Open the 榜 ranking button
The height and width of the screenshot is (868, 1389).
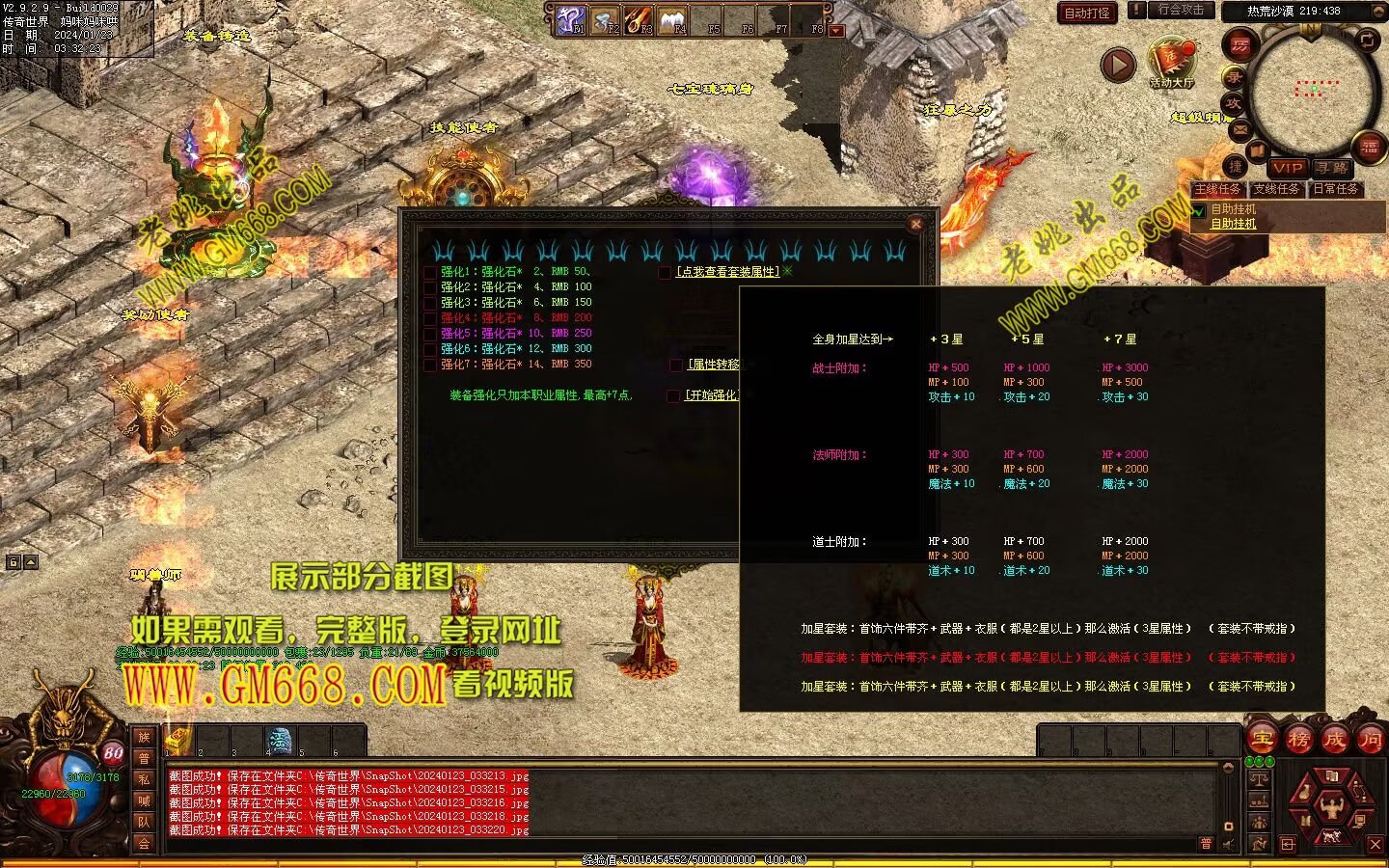click(x=1298, y=740)
